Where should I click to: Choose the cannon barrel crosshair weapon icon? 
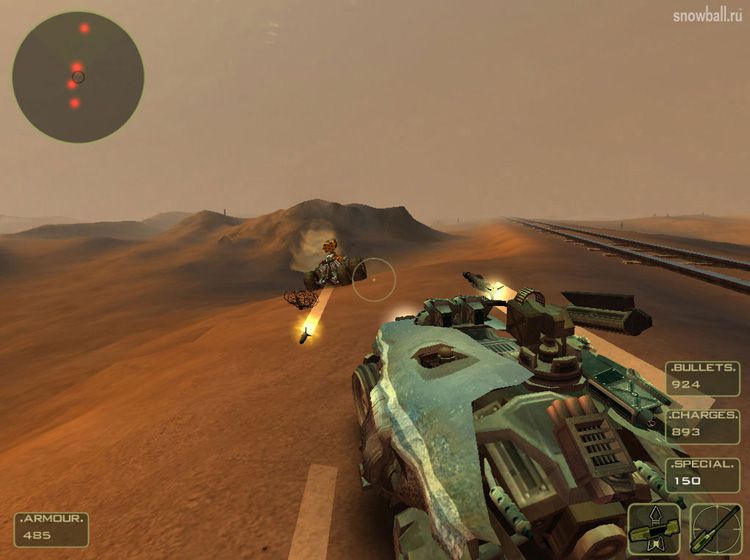click(x=715, y=526)
